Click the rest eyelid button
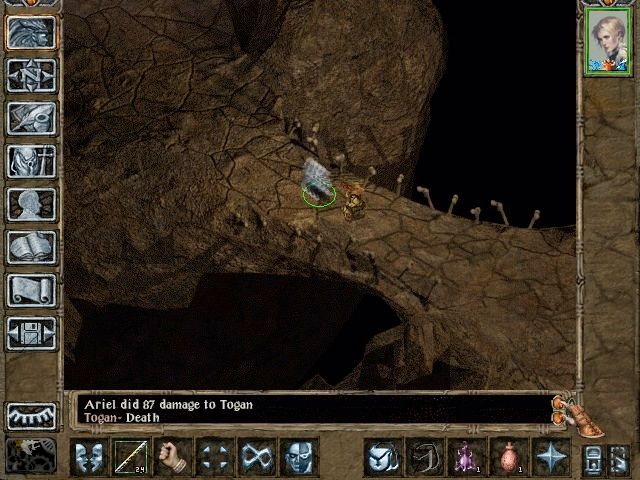640x480 pixels. click(31, 415)
